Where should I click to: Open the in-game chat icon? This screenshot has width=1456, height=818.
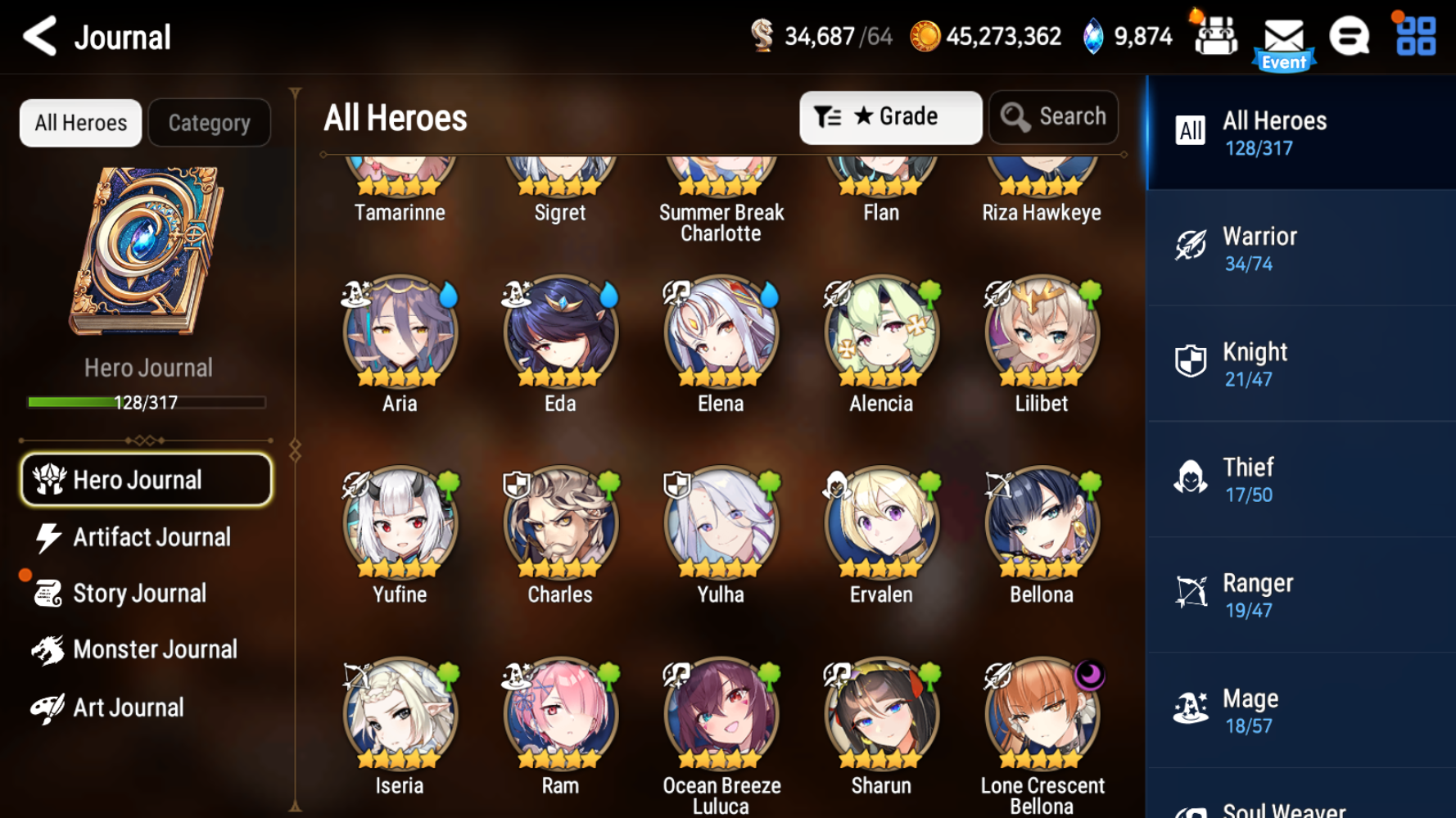(x=1351, y=36)
